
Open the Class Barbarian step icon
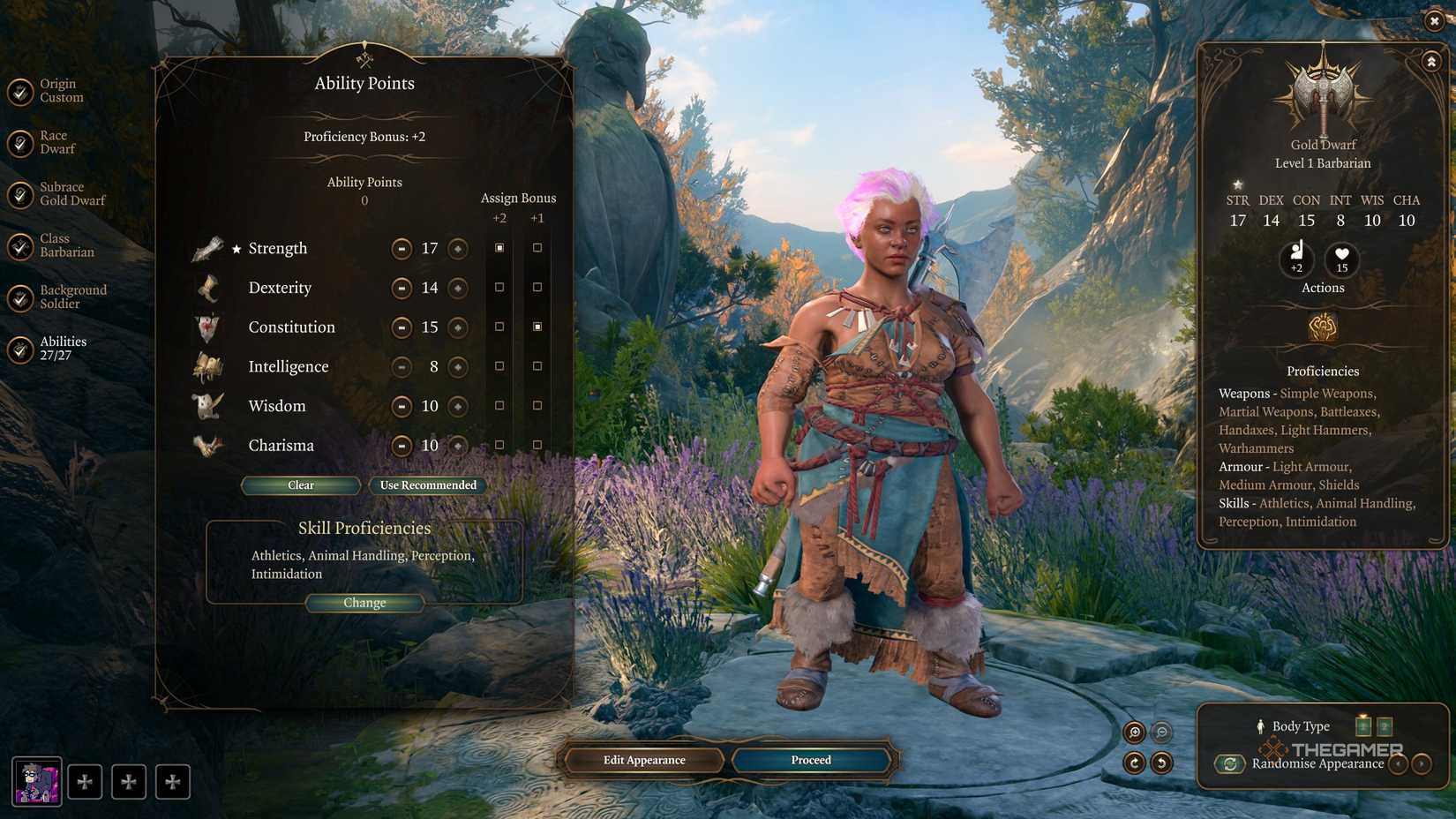pyautogui.click(x=19, y=247)
